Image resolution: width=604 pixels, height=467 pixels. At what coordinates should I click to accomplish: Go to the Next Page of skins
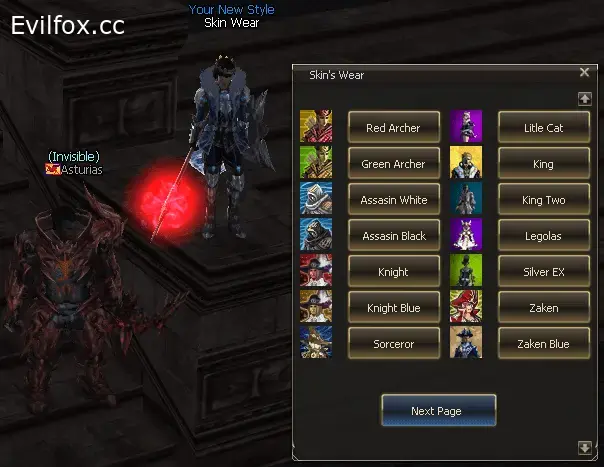pyautogui.click(x=438, y=411)
